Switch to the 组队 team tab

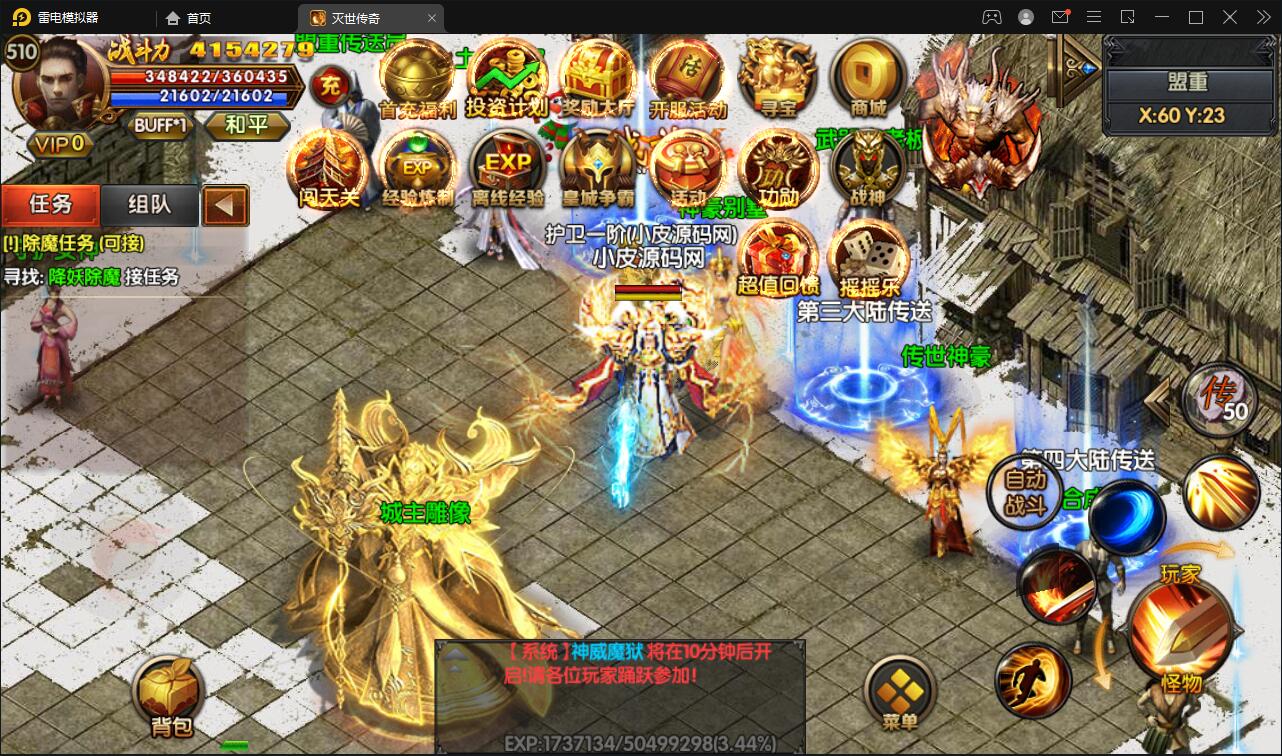click(150, 205)
